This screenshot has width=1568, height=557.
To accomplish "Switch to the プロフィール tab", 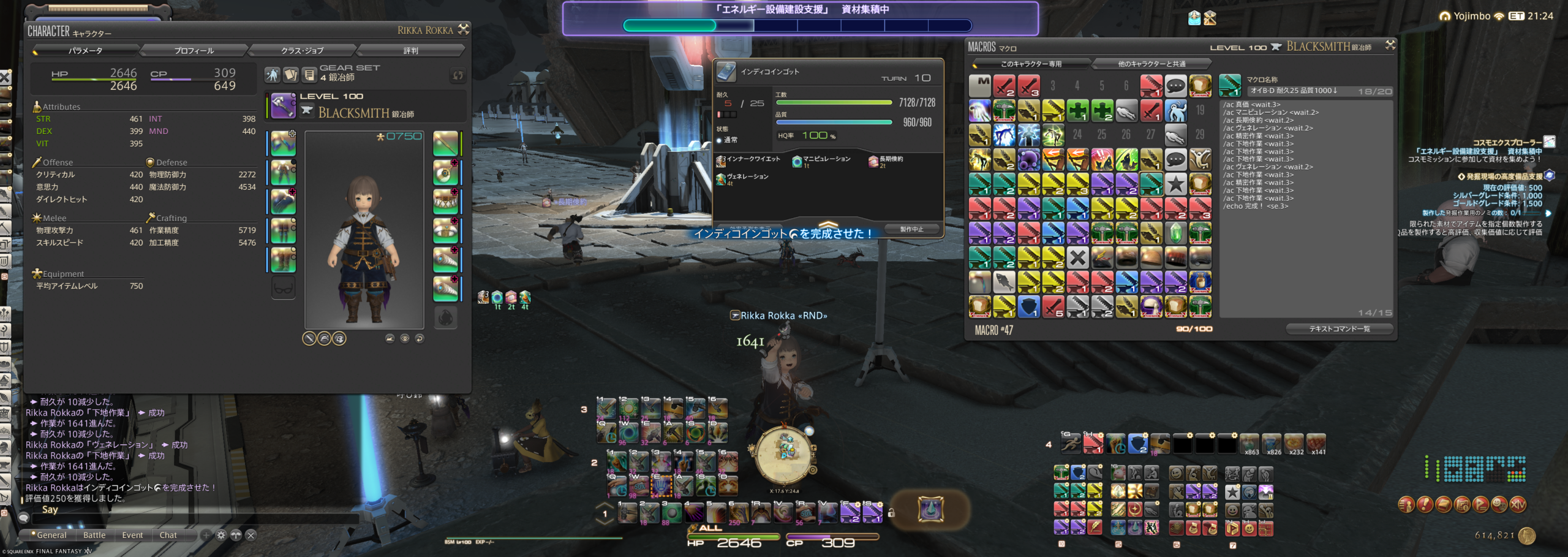I will (x=194, y=50).
